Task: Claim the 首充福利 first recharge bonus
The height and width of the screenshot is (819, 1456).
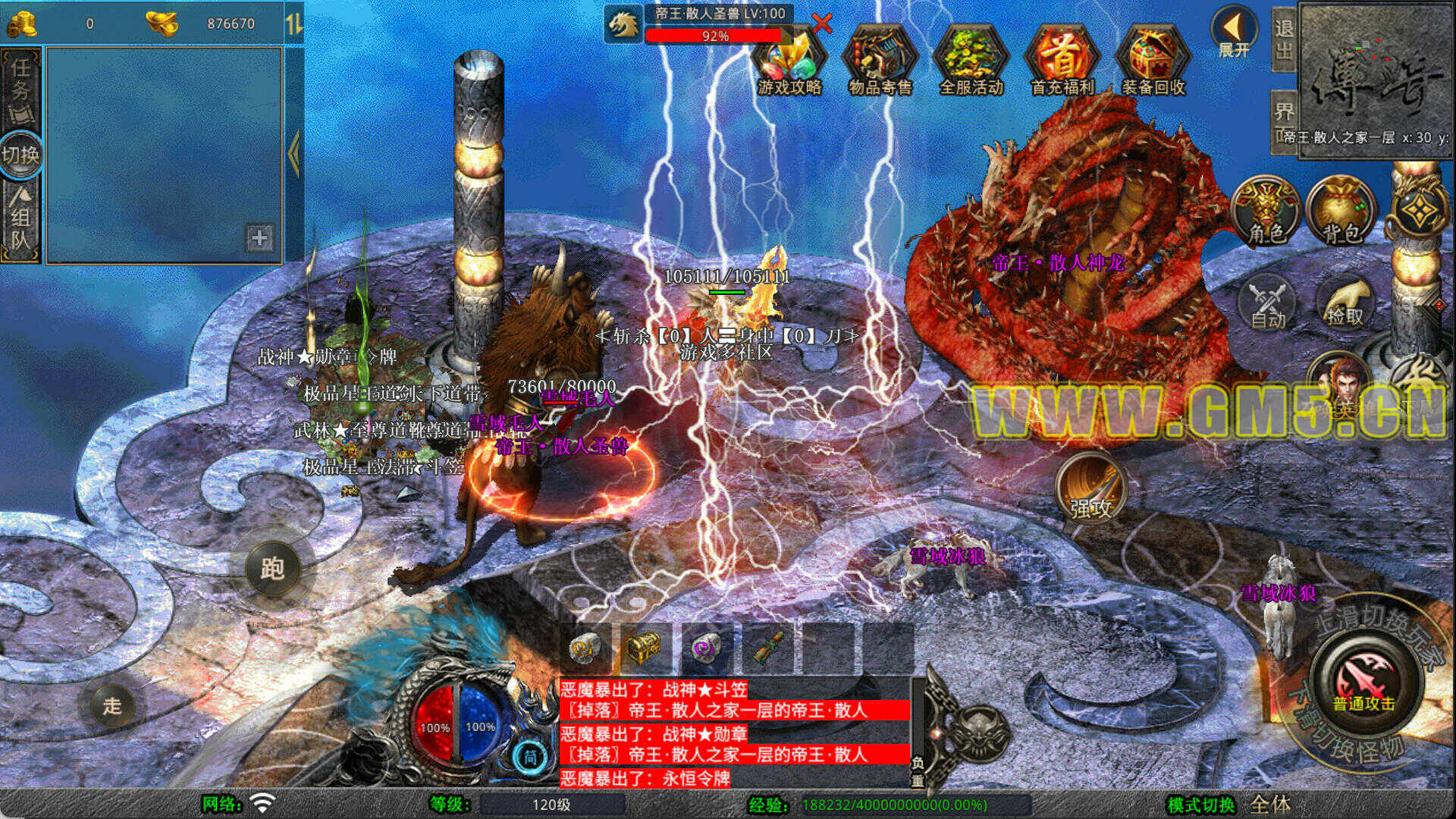Action: [x=1062, y=62]
